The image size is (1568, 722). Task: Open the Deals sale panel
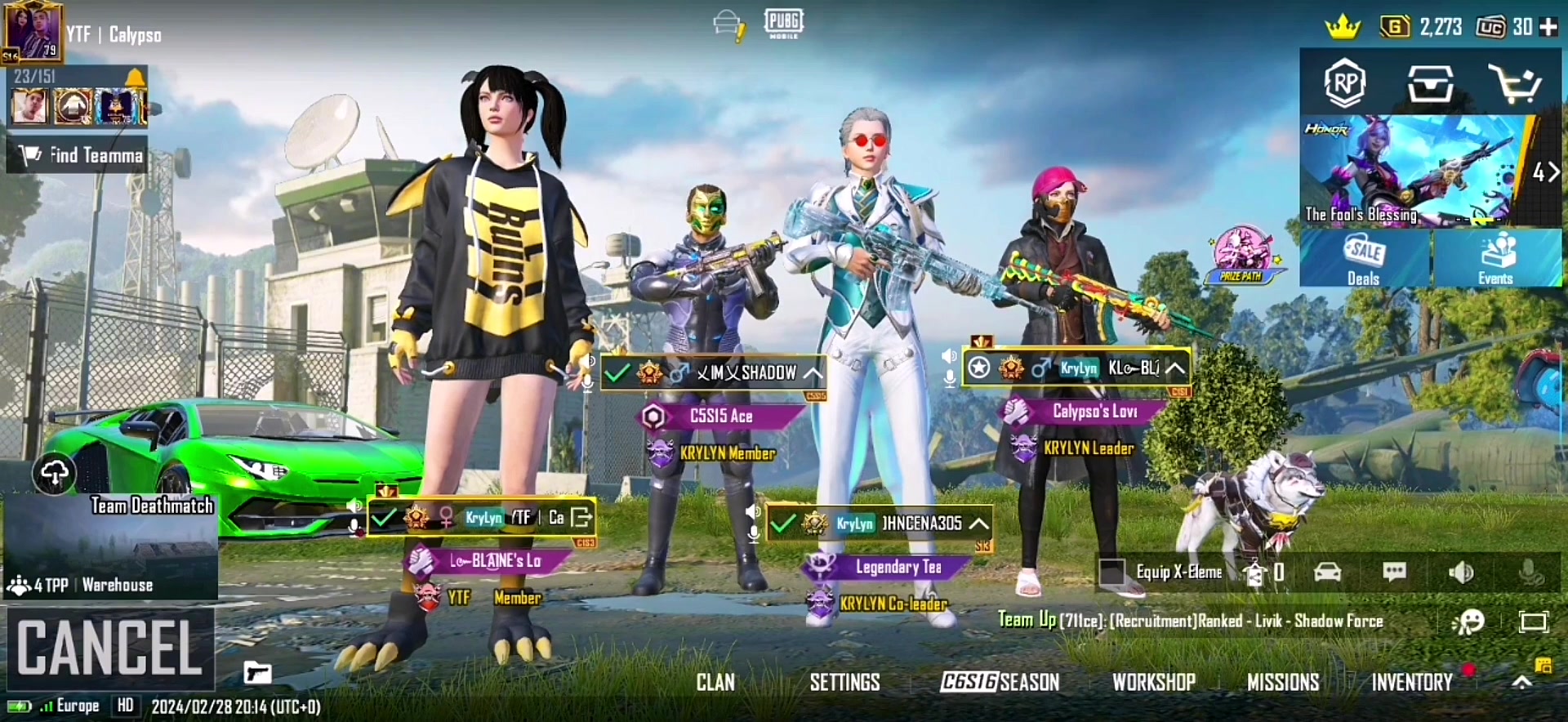(1364, 259)
